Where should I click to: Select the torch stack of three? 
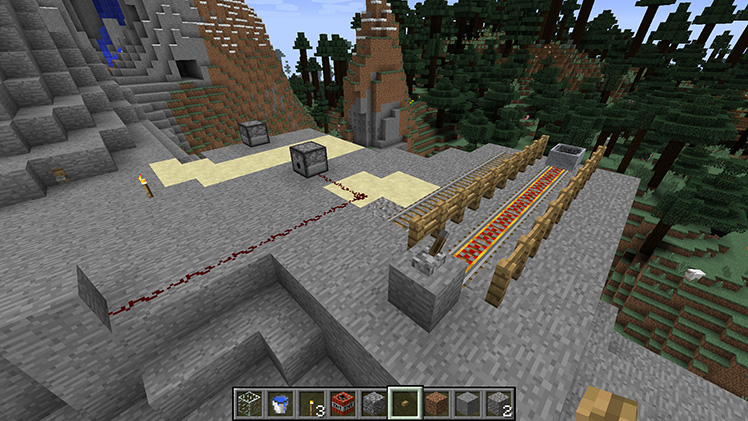point(313,402)
